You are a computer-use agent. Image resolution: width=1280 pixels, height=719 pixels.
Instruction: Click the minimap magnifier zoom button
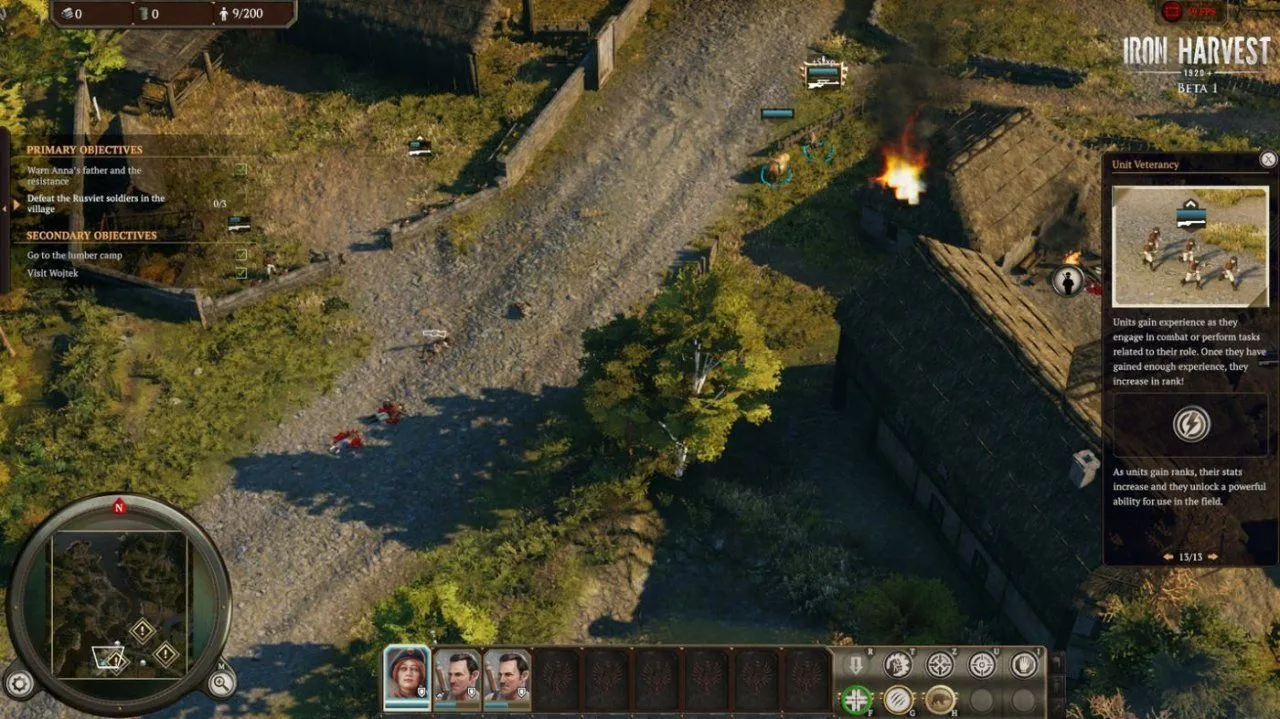pyautogui.click(x=220, y=683)
